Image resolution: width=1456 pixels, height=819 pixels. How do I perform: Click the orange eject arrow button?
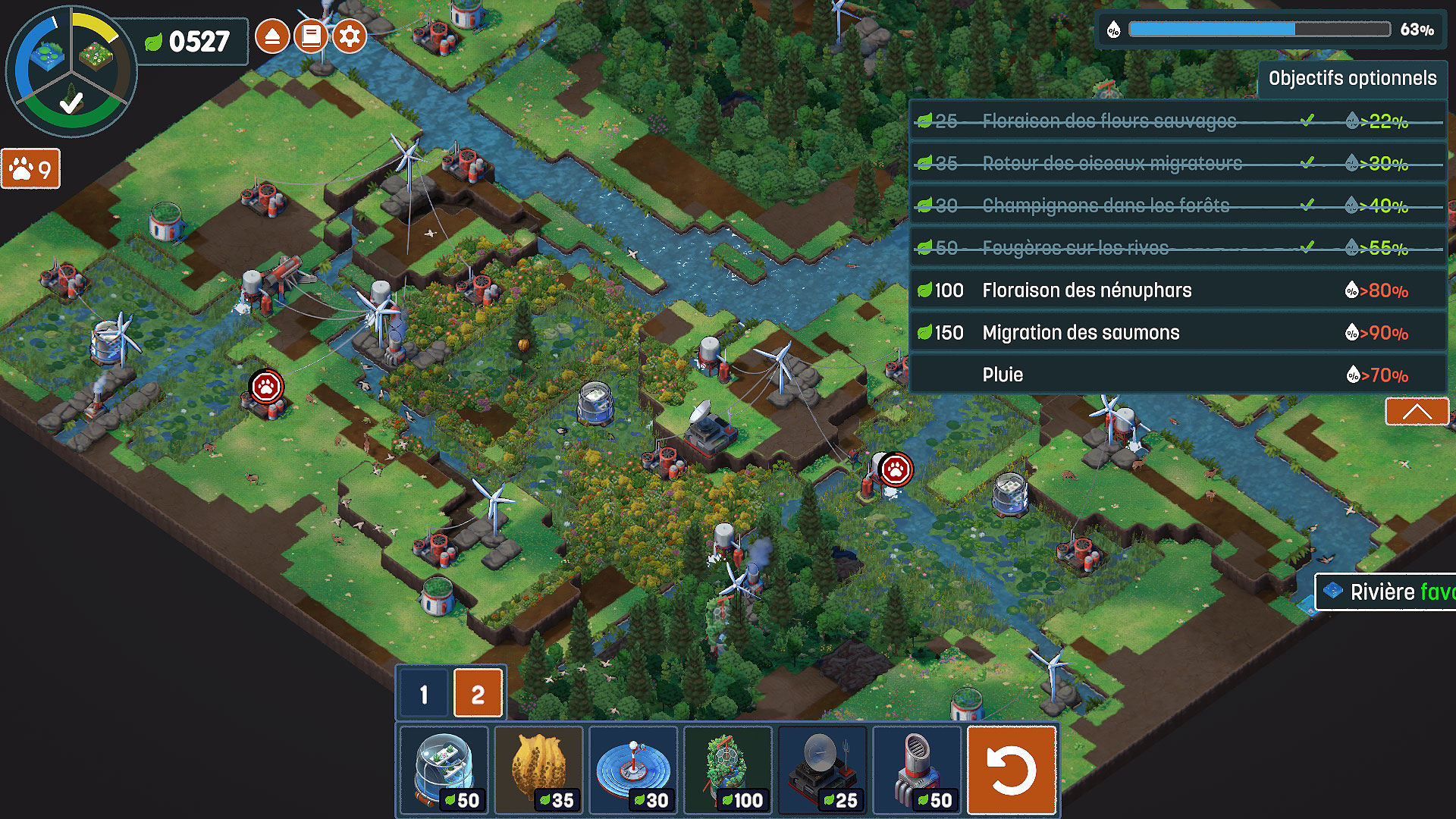pos(272,36)
